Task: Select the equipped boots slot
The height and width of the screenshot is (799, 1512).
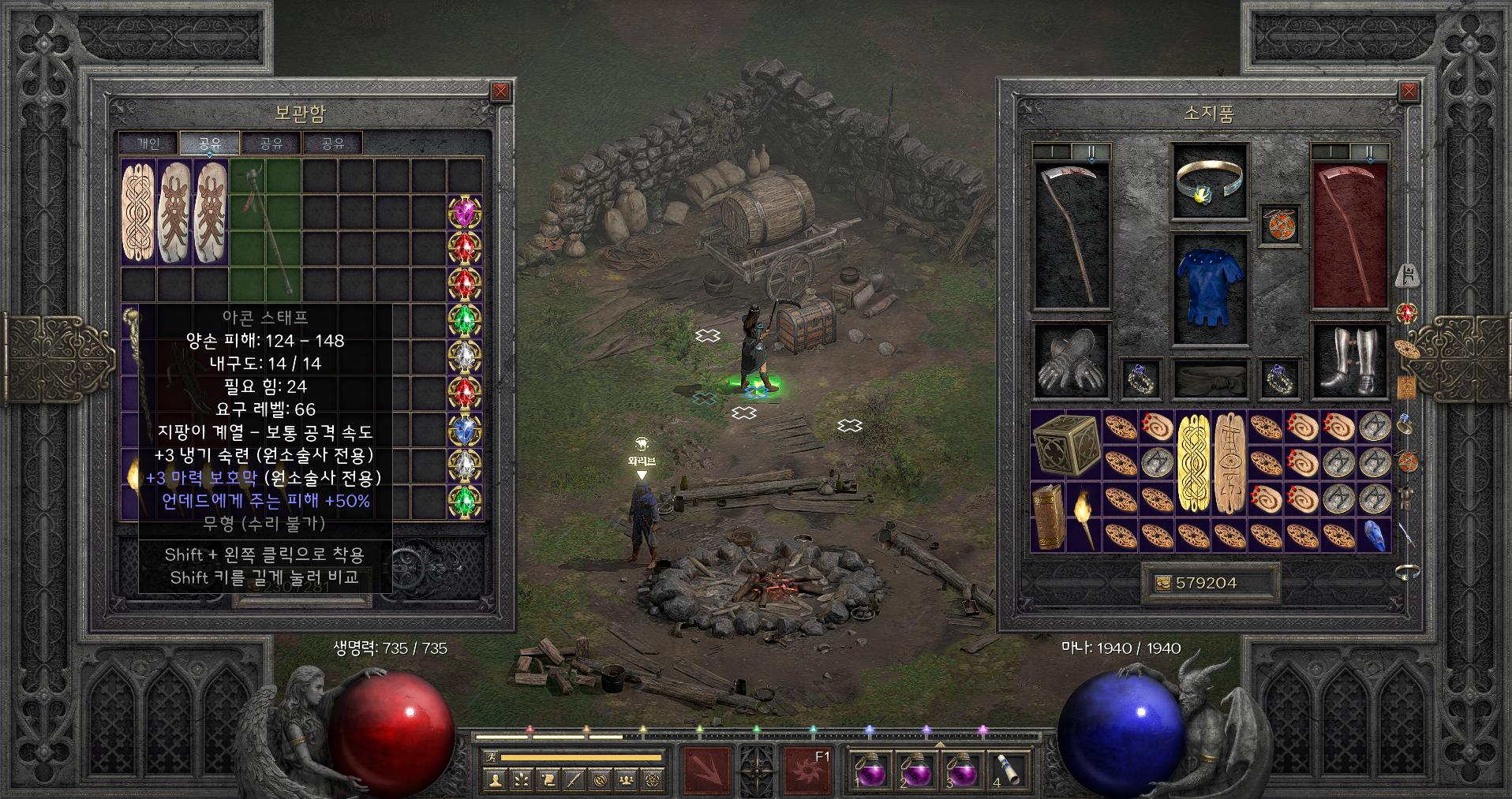Action: pos(1349,361)
